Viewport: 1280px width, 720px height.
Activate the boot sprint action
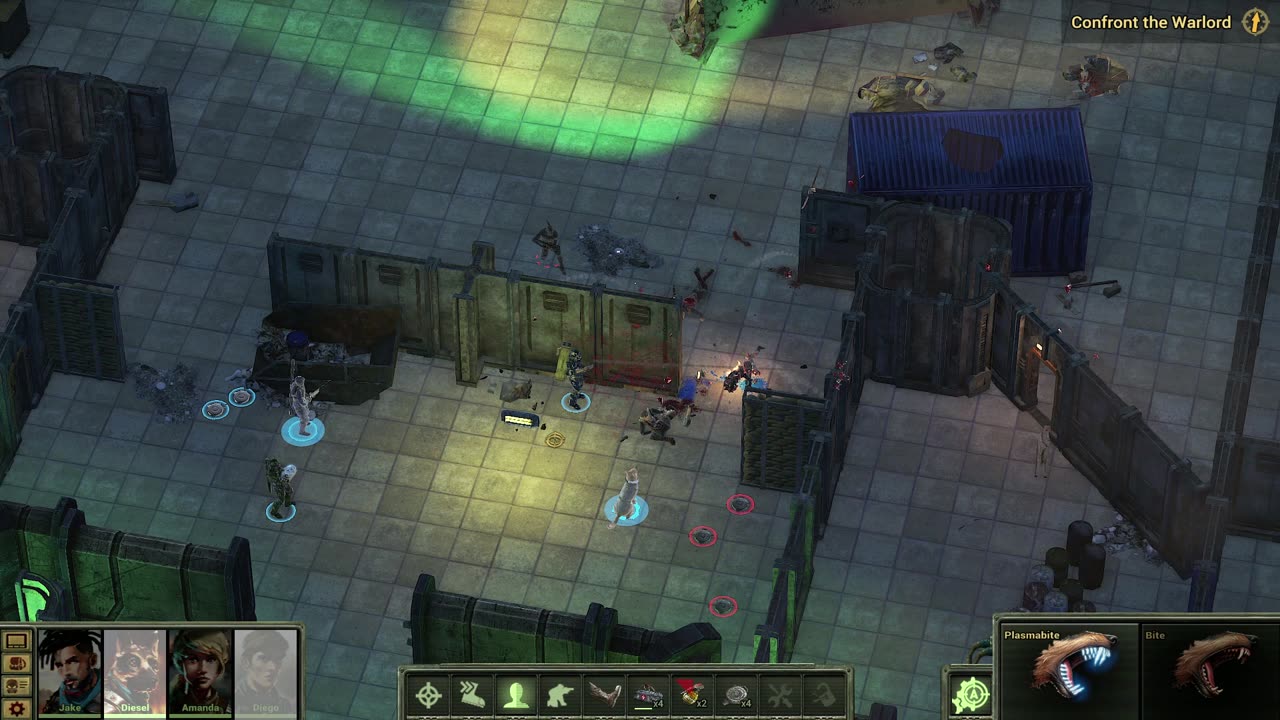coord(473,695)
